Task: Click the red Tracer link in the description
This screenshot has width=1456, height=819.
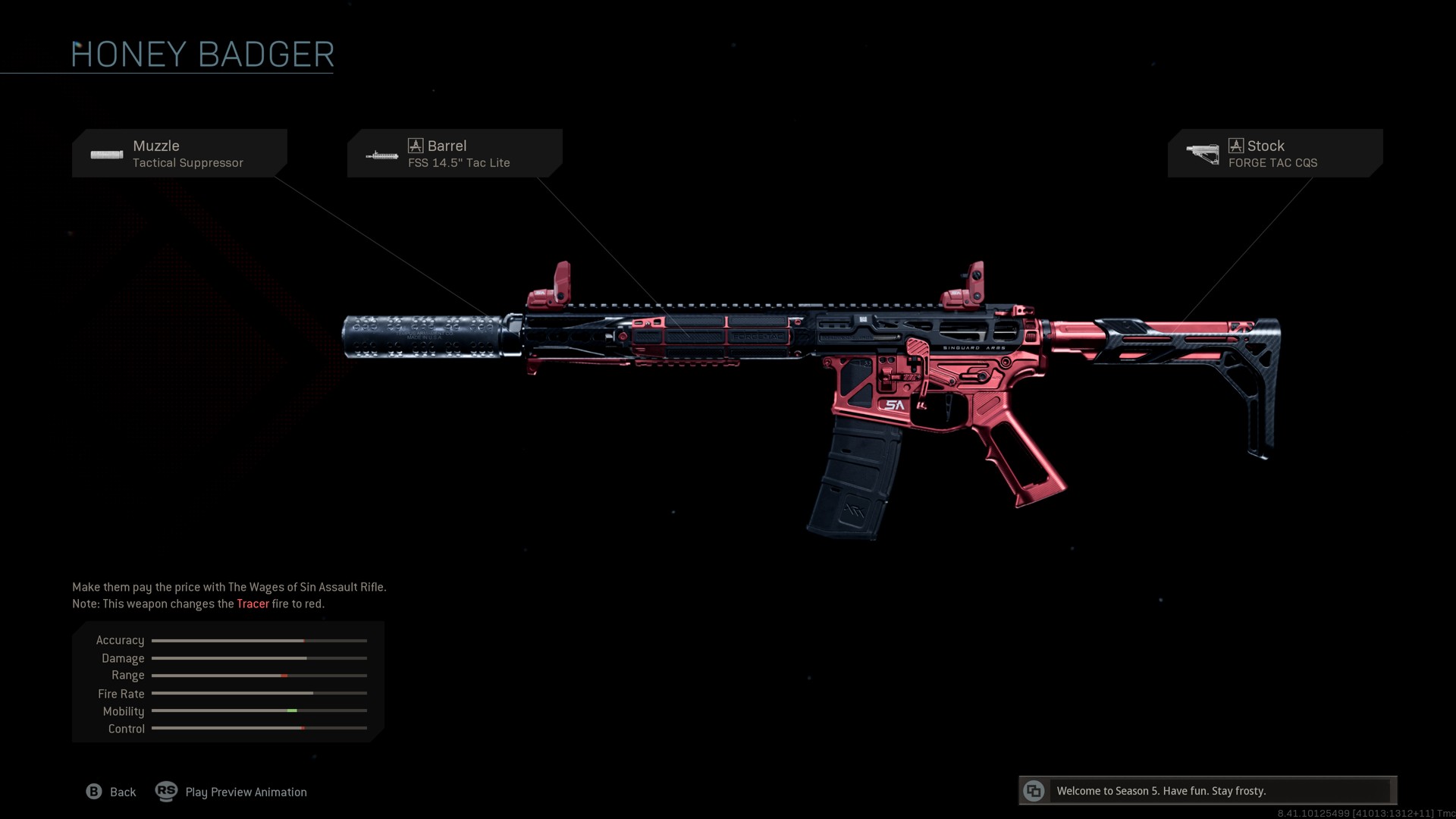Action: tap(253, 604)
